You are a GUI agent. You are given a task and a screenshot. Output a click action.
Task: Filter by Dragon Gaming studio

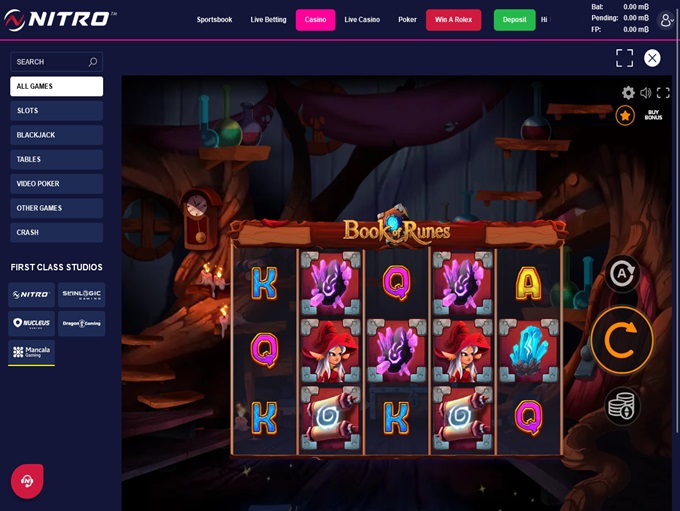[x=81, y=323]
